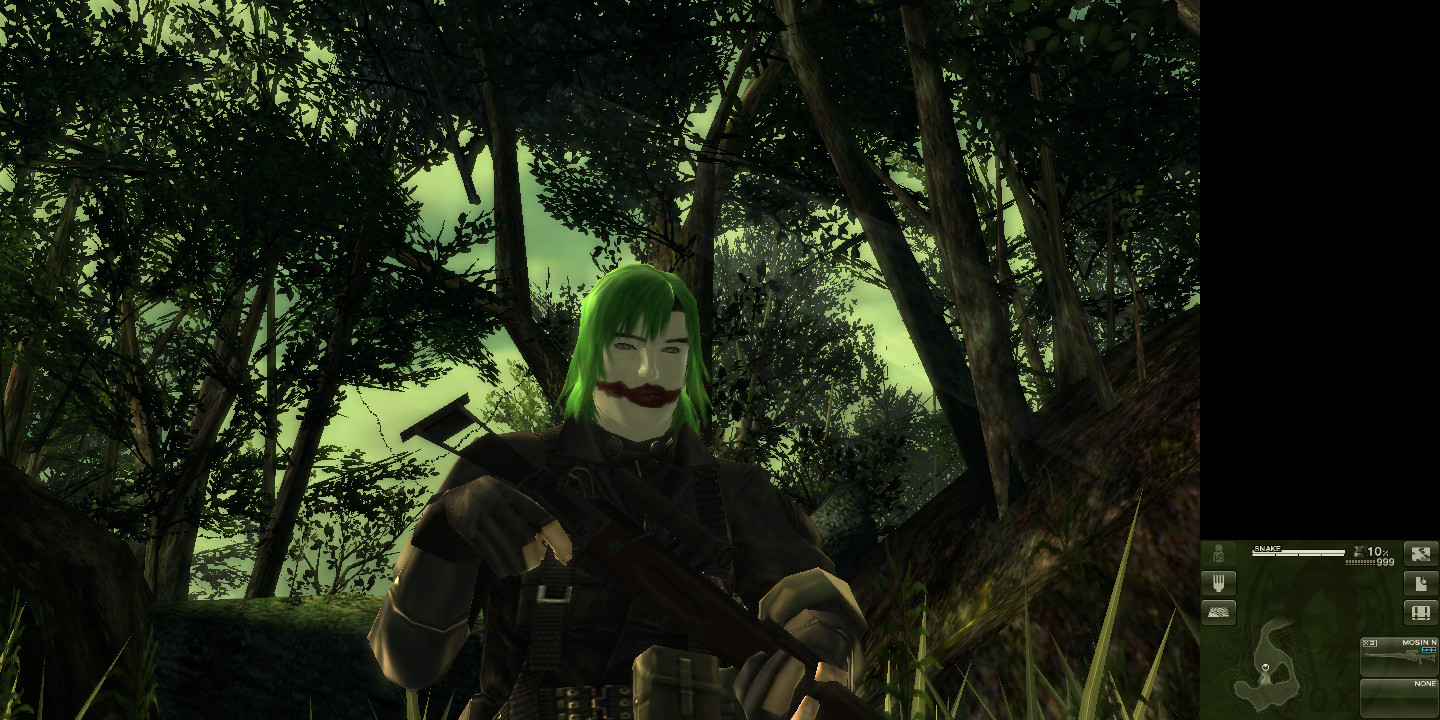
Task: Toggle the ammo counter on weapon slot
Action: (1428, 650)
